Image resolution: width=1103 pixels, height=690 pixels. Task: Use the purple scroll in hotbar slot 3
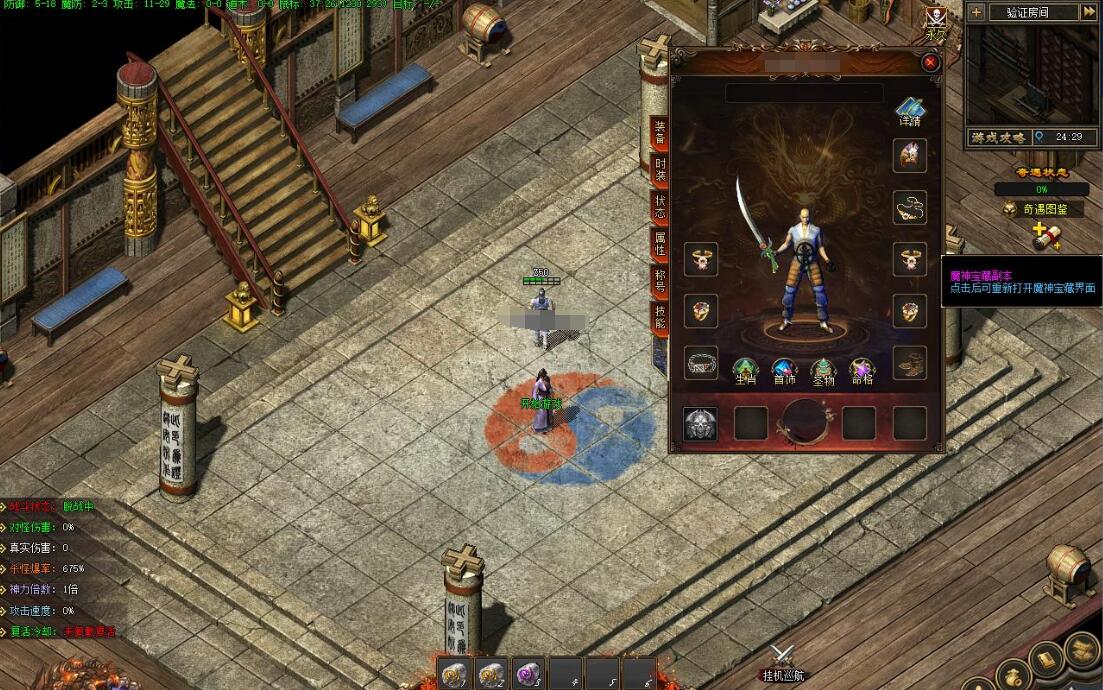527,674
